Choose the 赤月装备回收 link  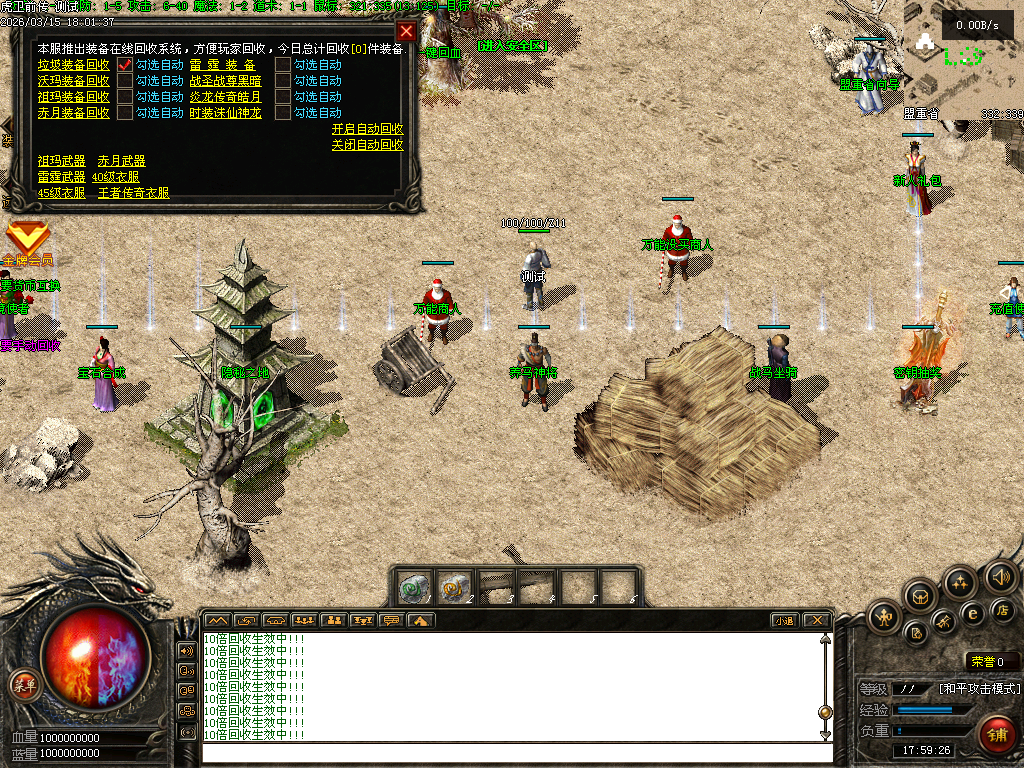click(73, 113)
